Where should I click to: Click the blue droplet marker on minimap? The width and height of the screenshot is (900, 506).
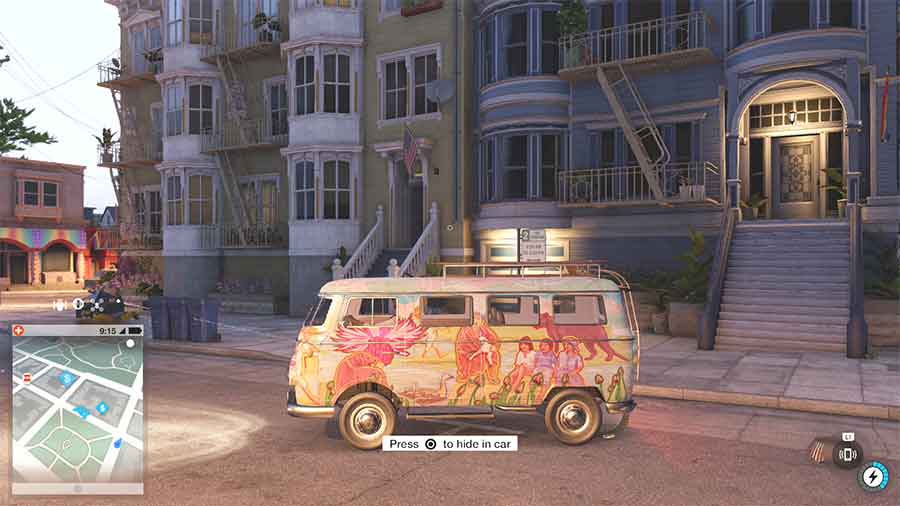[117, 442]
